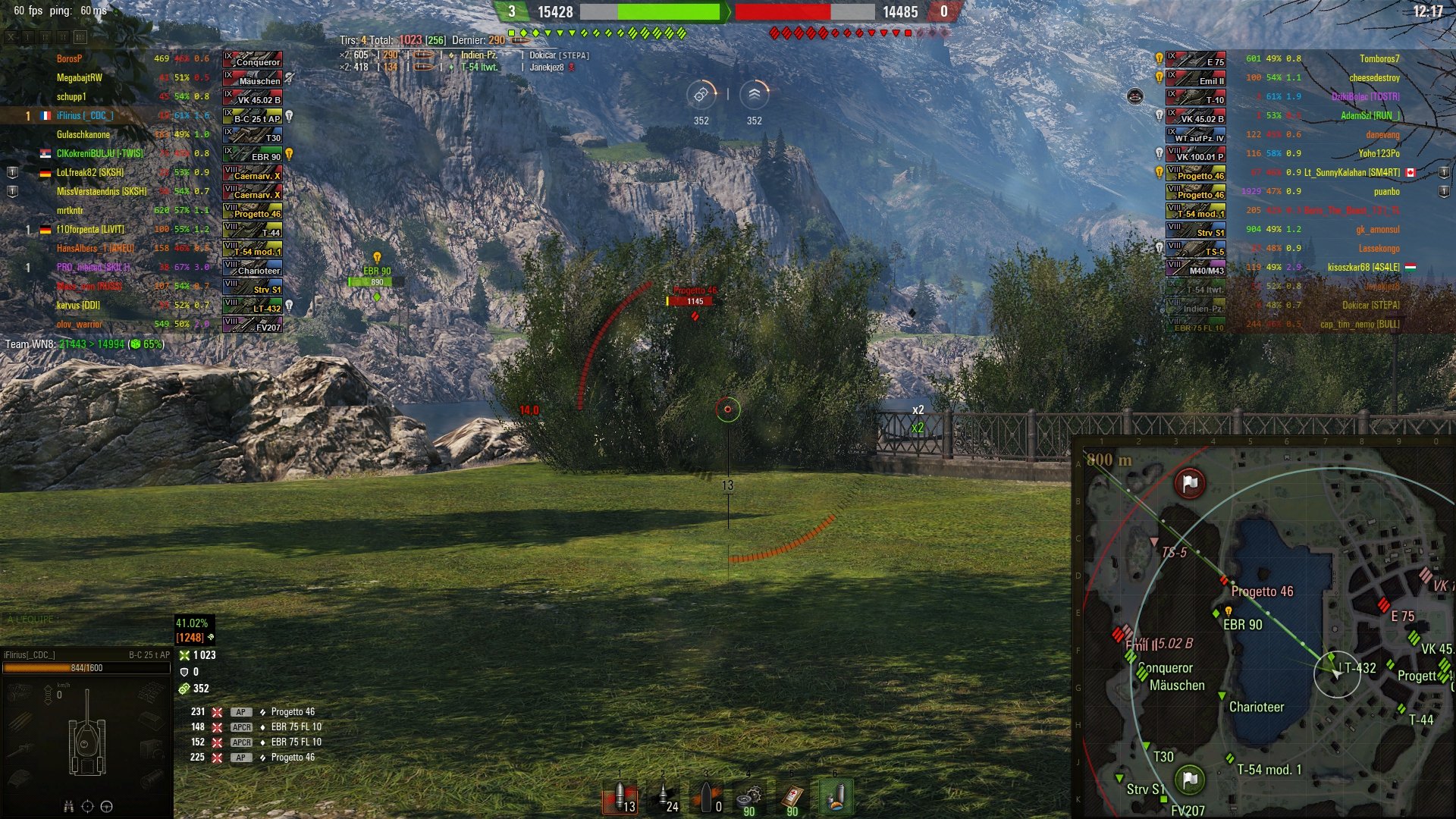1456x819 pixels.
Task: Click the crosshair icon in the tank panel
Action: (87, 807)
